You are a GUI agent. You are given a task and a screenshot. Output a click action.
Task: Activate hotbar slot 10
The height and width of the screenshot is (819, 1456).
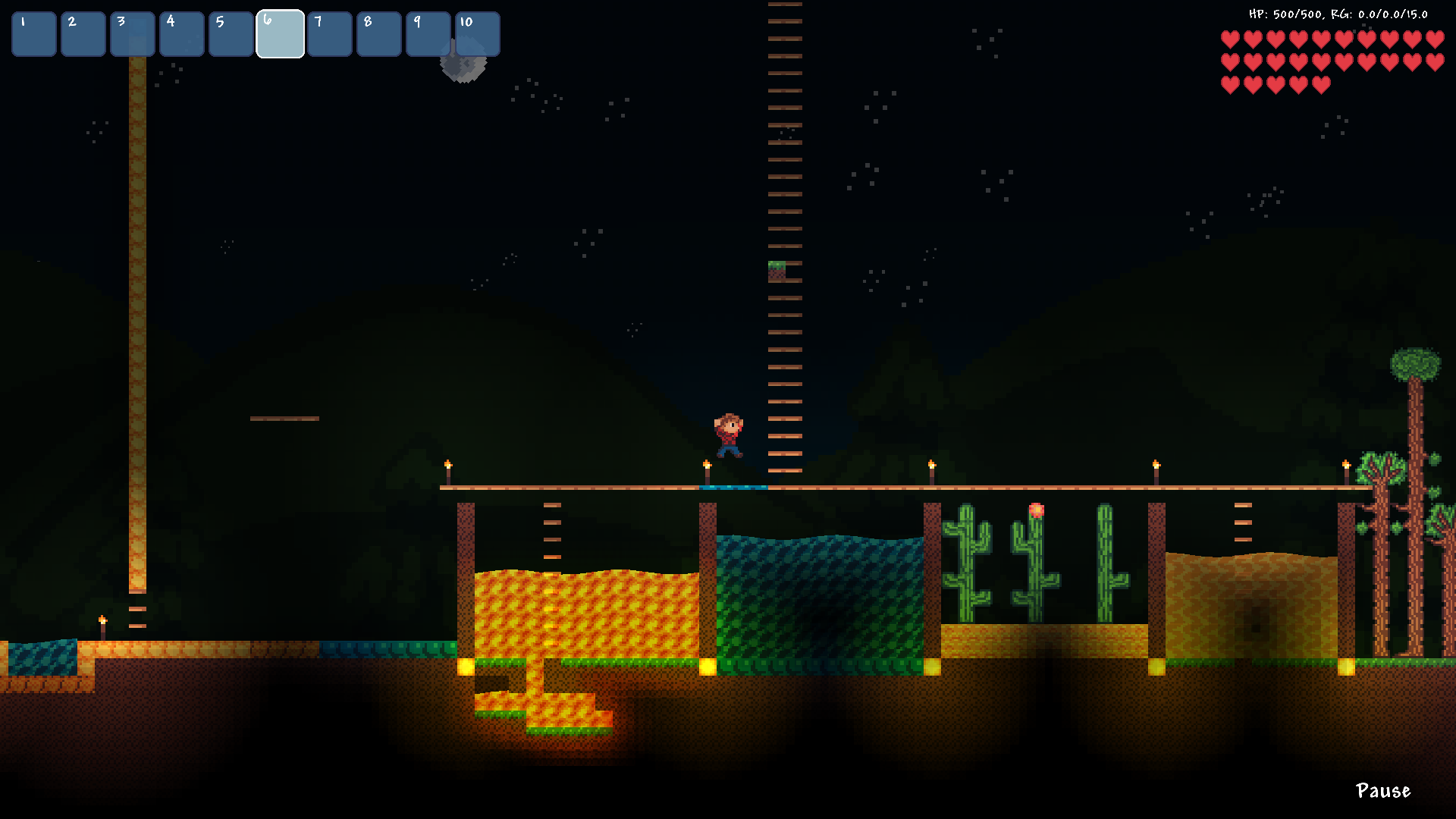pyautogui.click(x=478, y=34)
